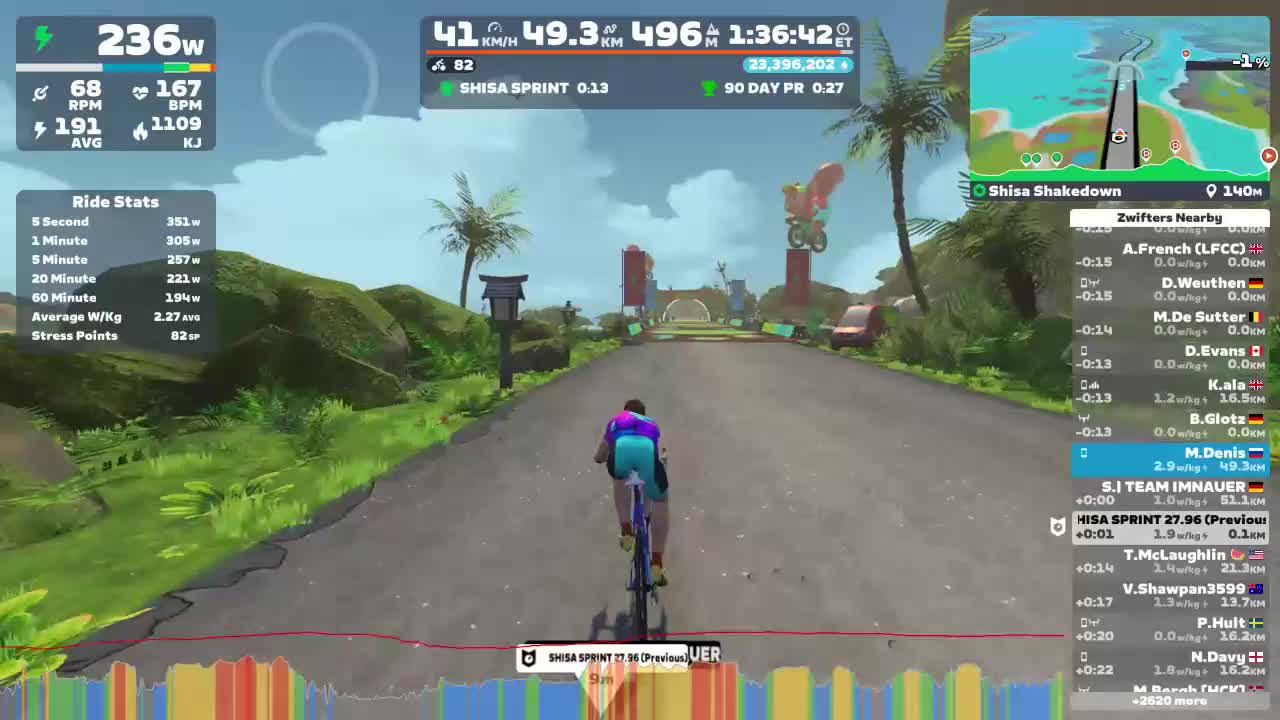Select the cadence RPM gauge icon
This screenshot has width=1280, height=720.
[x=41, y=92]
